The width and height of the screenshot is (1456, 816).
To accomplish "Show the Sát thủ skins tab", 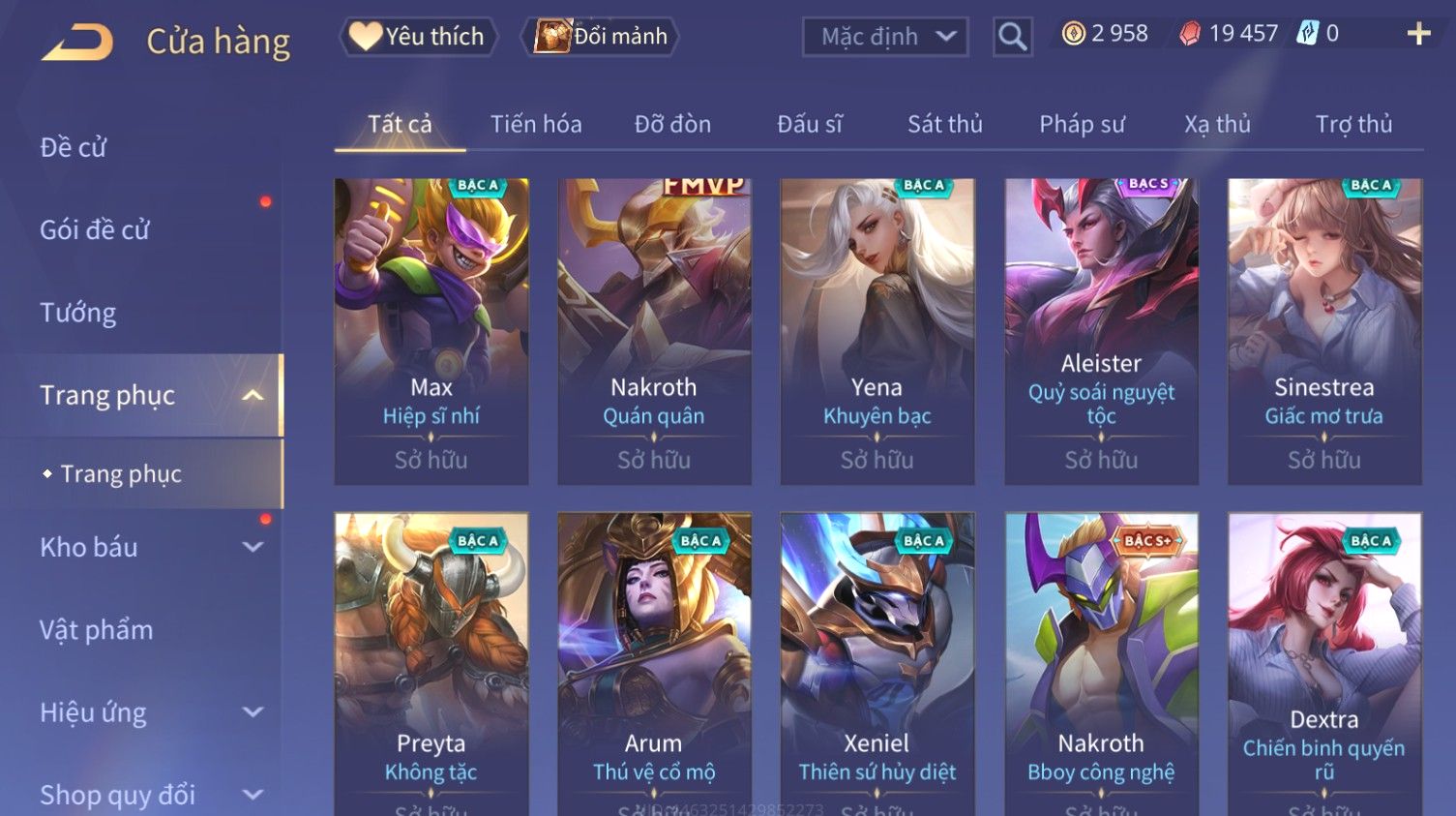I will pyautogui.click(x=944, y=124).
